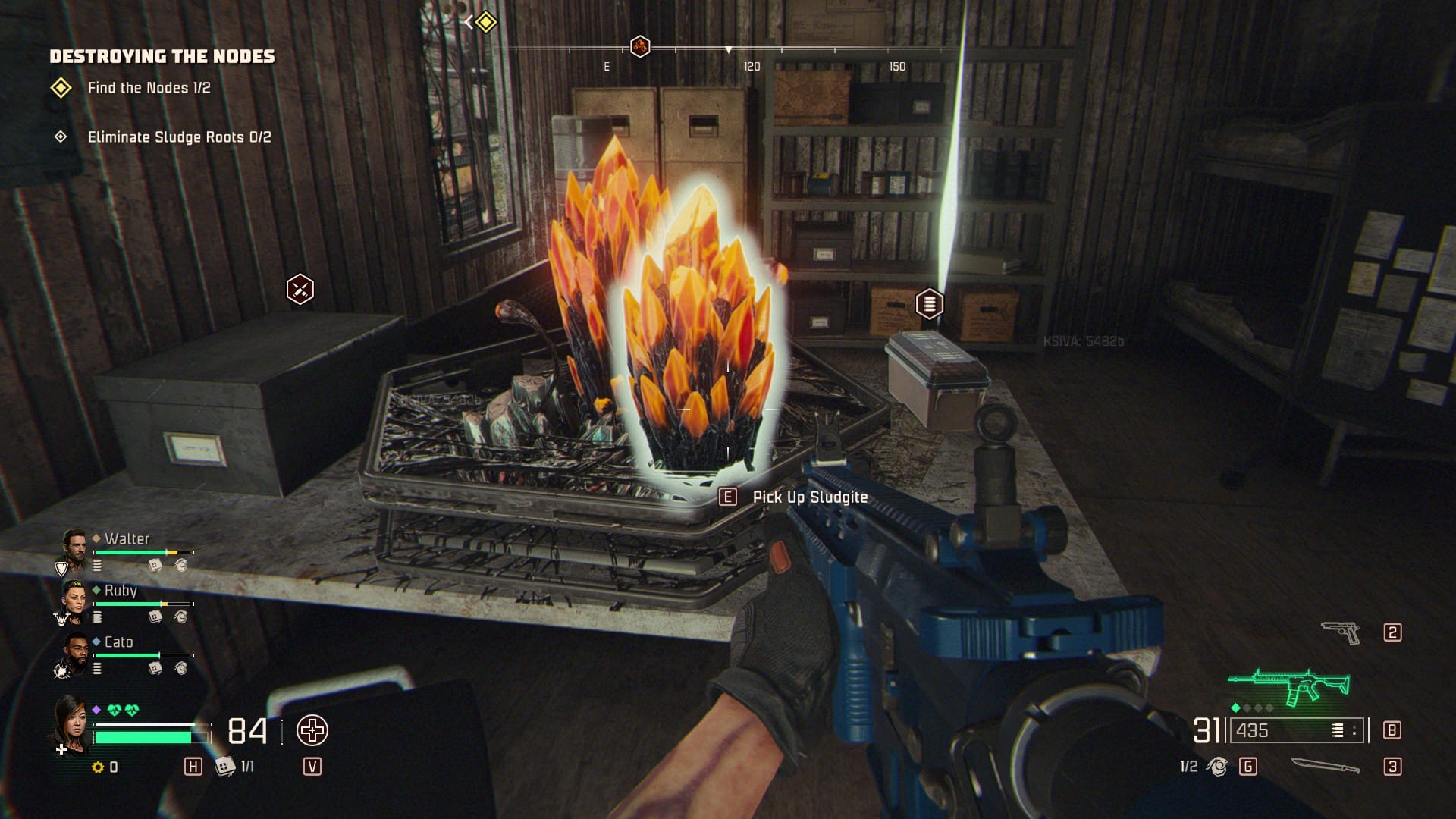Select the Eliminate Sludge Roots objective
The height and width of the screenshot is (819, 1456).
(x=179, y=137)
